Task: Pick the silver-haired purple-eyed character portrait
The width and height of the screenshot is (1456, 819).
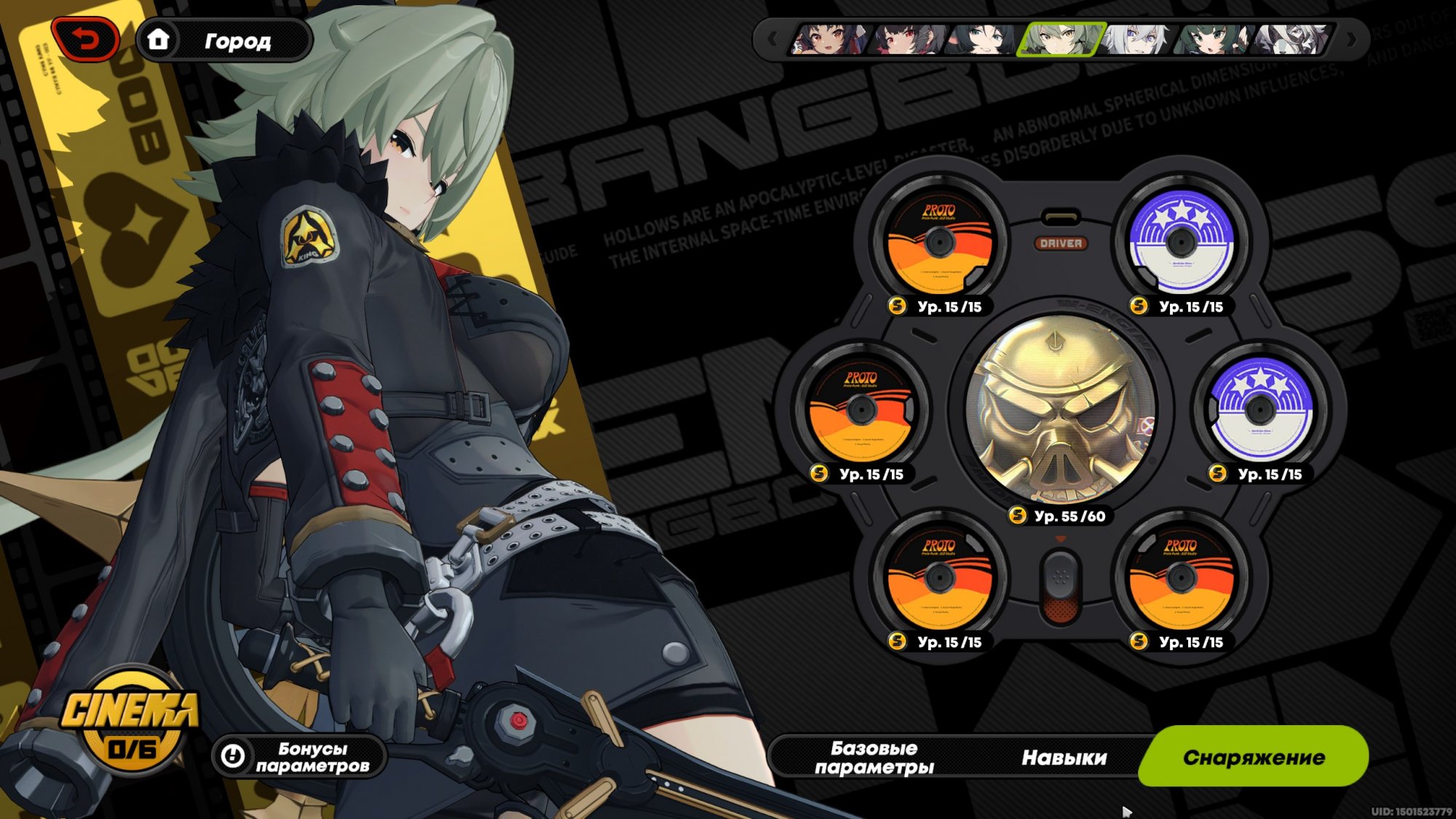Action: click(1137, 39)
